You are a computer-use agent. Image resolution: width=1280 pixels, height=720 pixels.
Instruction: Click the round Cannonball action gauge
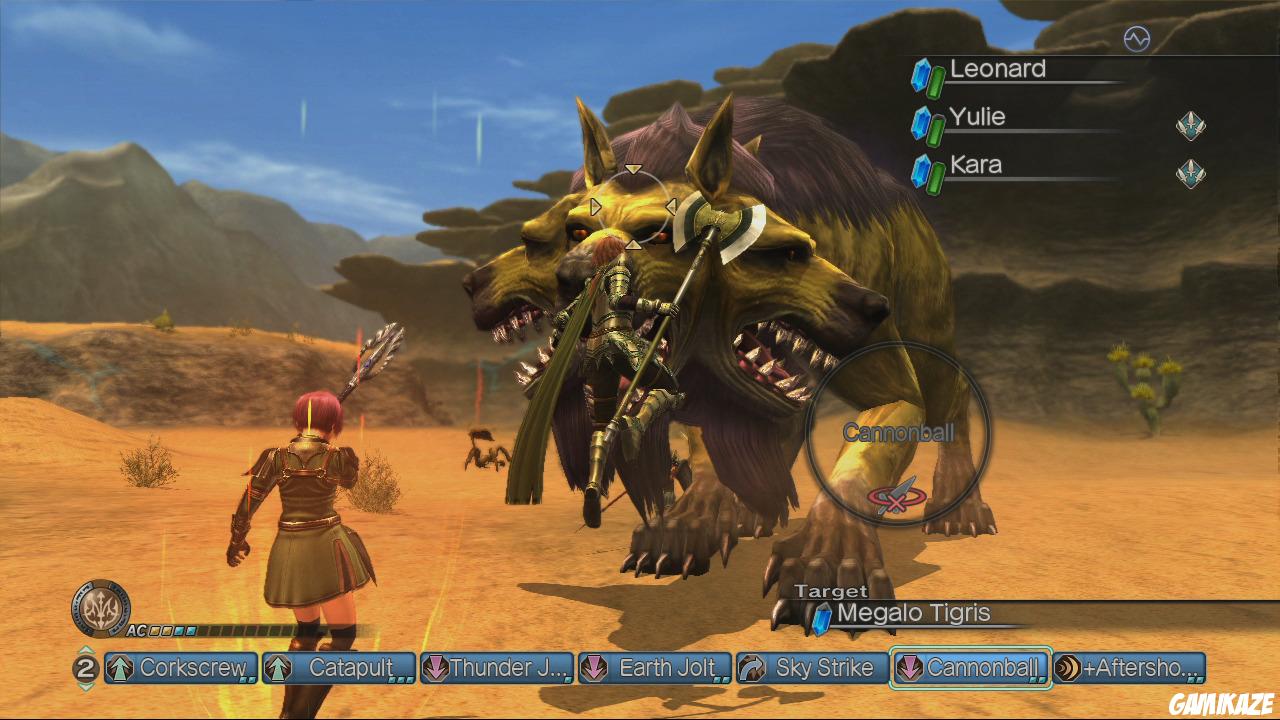(898, 433)
